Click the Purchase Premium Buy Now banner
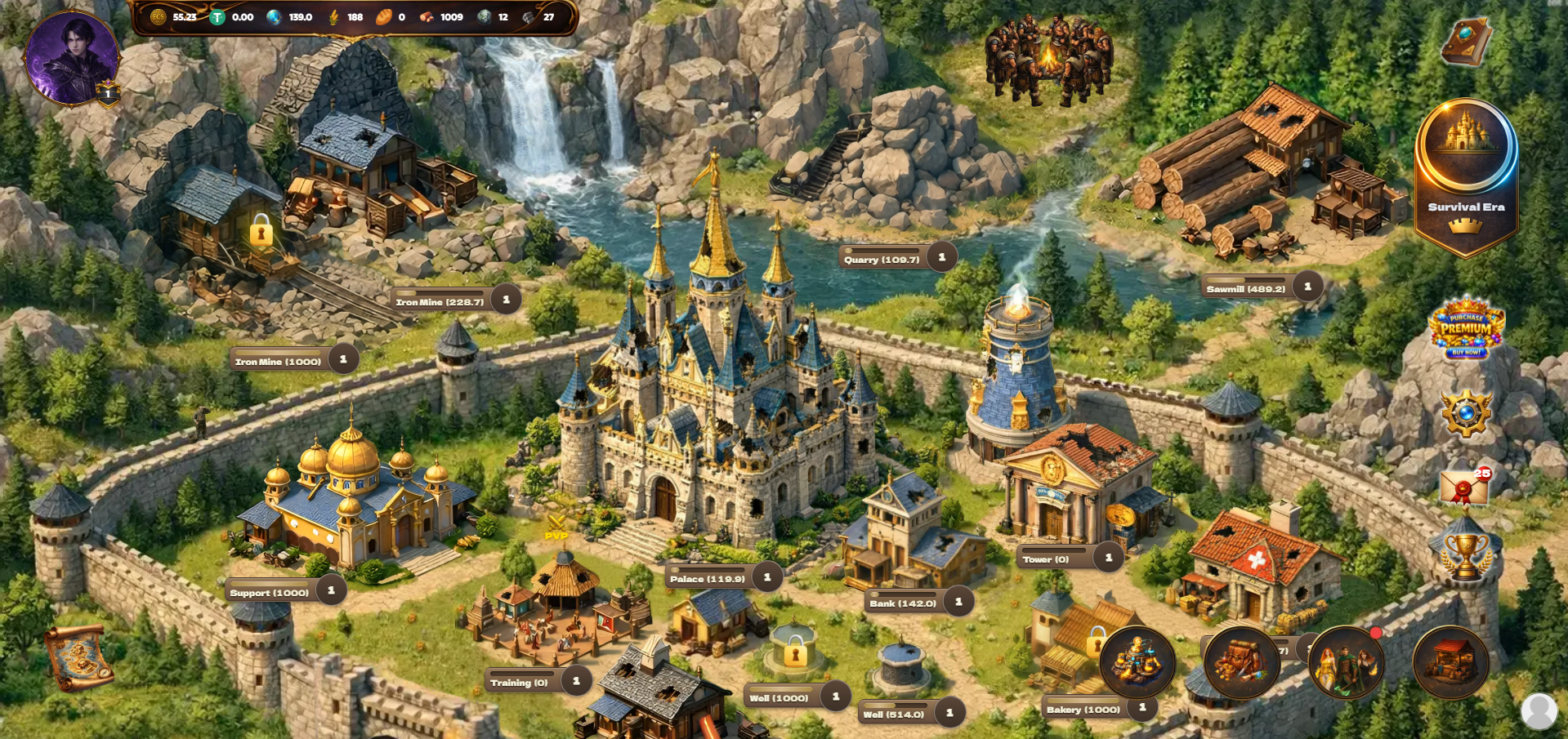 (1466, 328)
